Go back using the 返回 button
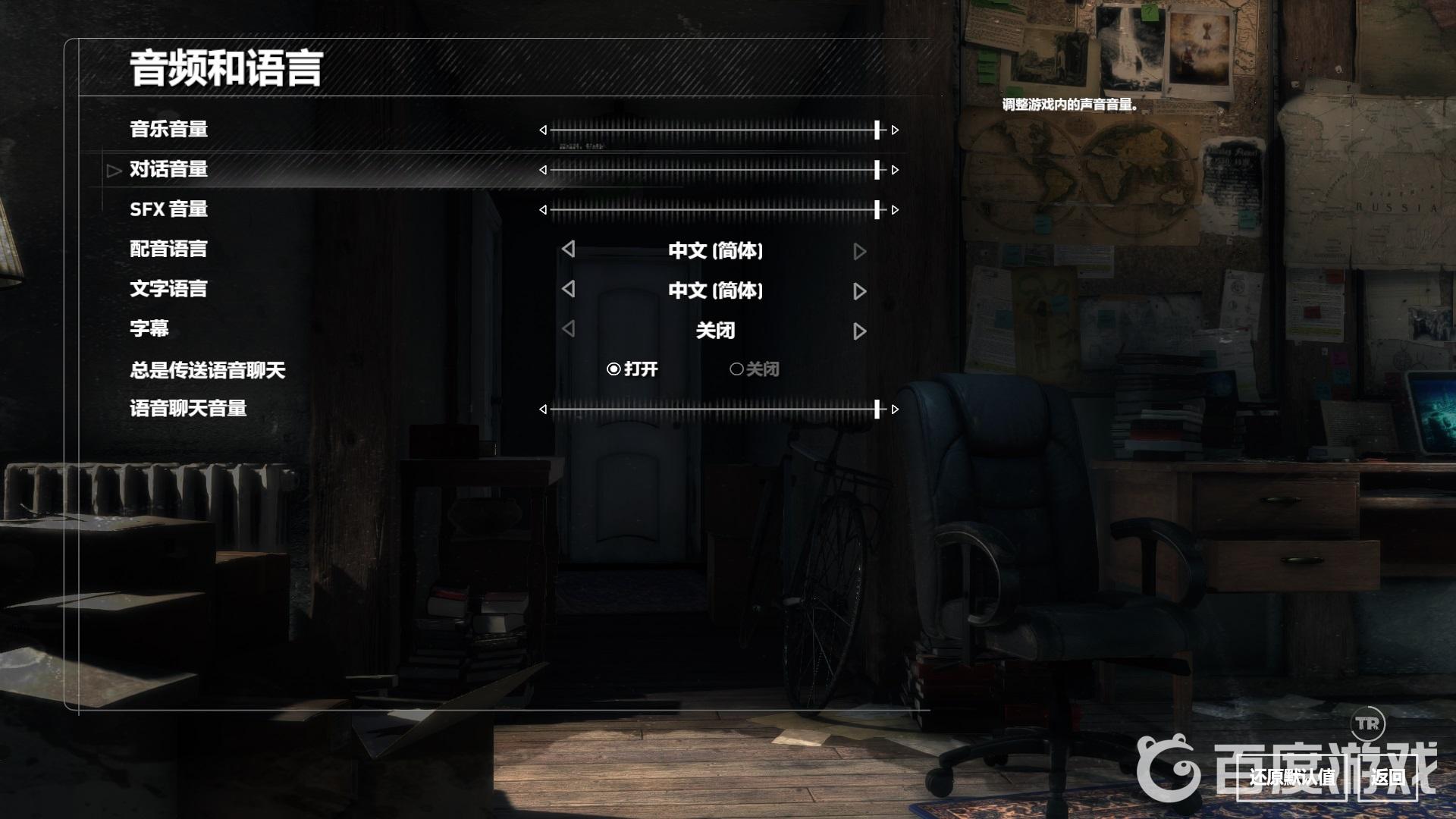 point(1387,777)
